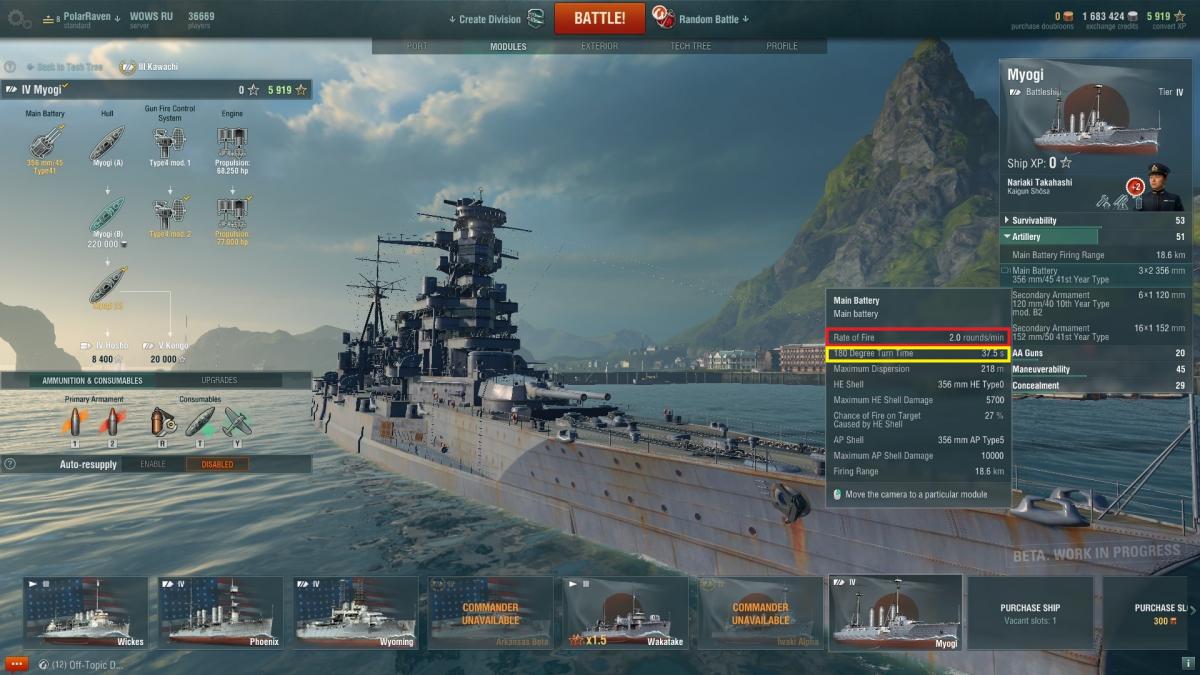Open the UPGRADES tab
Viewport: 1200px width, 675px height.
(x=219, y=381)
